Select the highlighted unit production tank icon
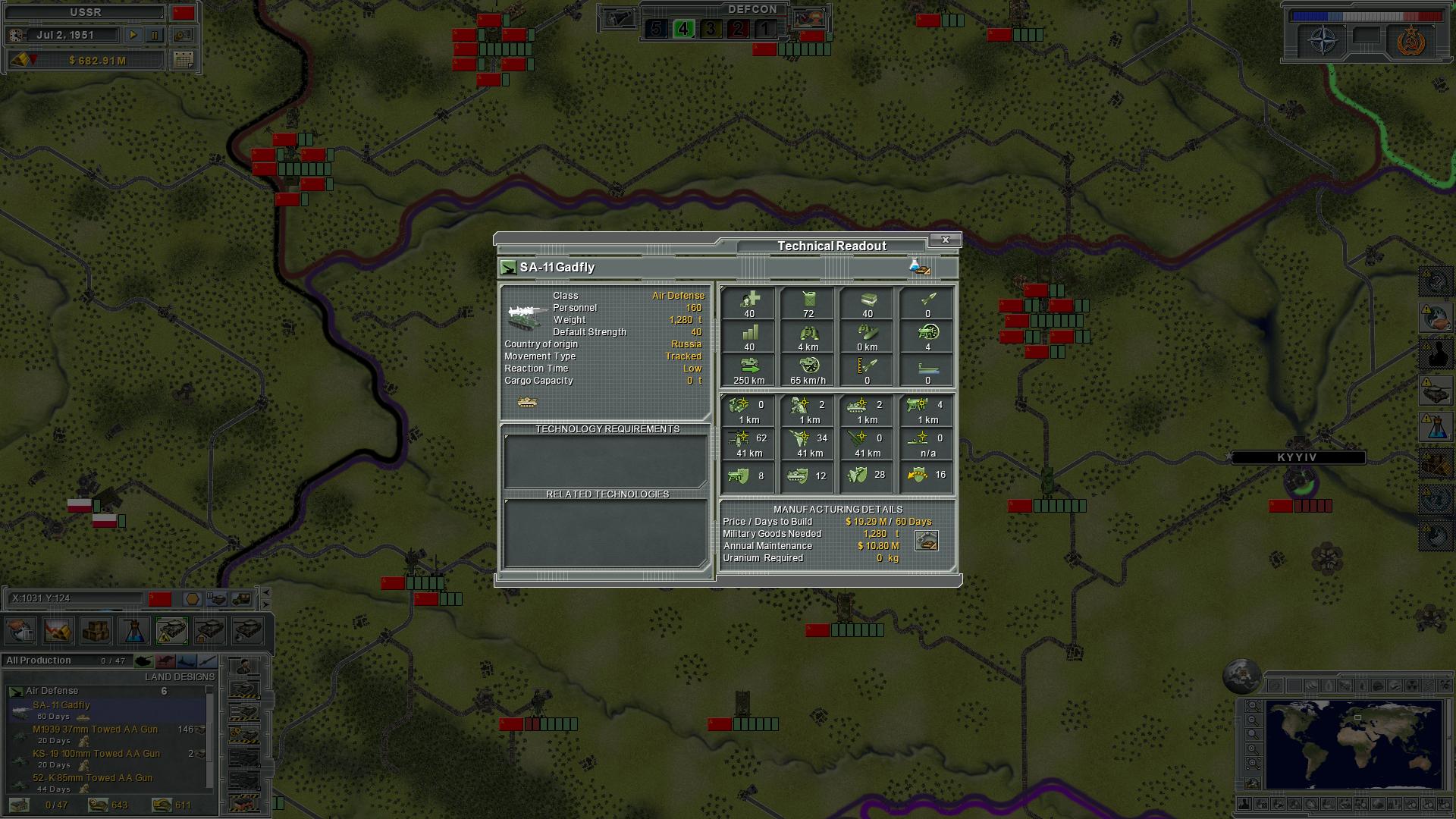This screenshot has height=819, width=1456. tap(171, 629)
